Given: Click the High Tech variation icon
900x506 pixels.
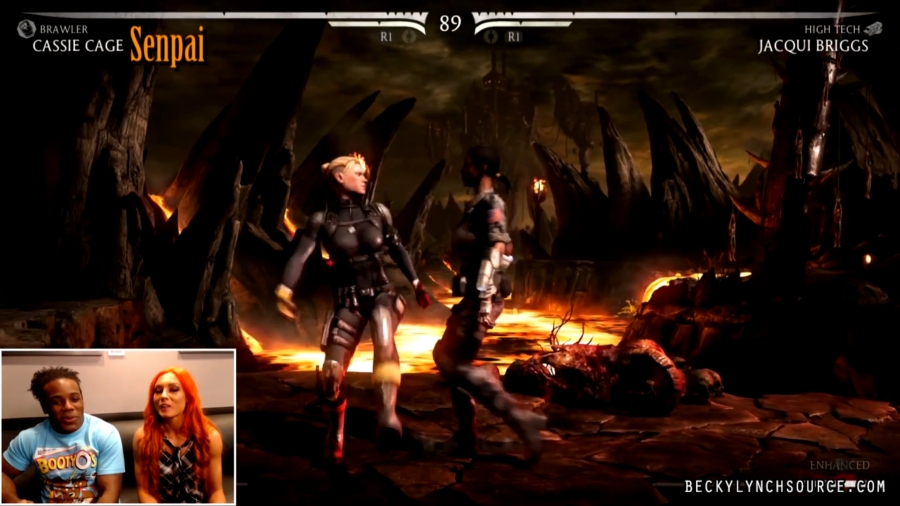Looking at the screenshot, I should click(x=873, y=29).
